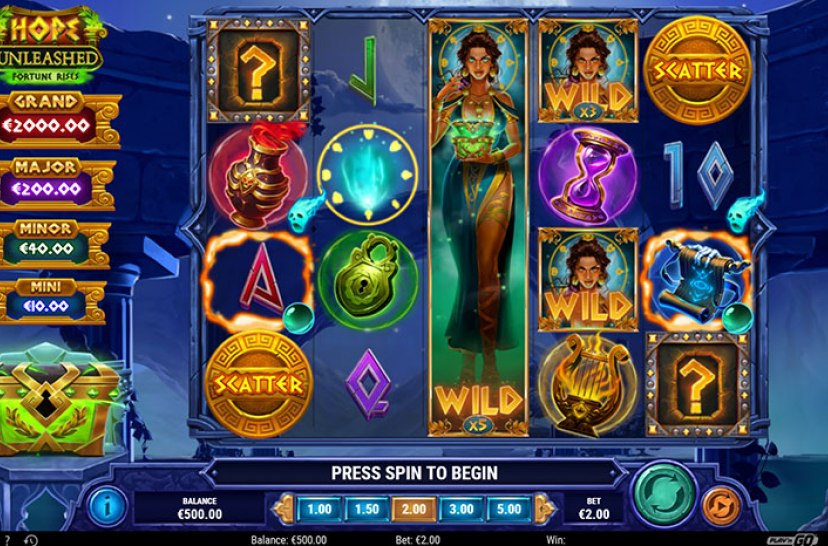This screenshot has height=546, width=828.
Task: Decrease bet with the left arrow
Action: tap(284, 508)
